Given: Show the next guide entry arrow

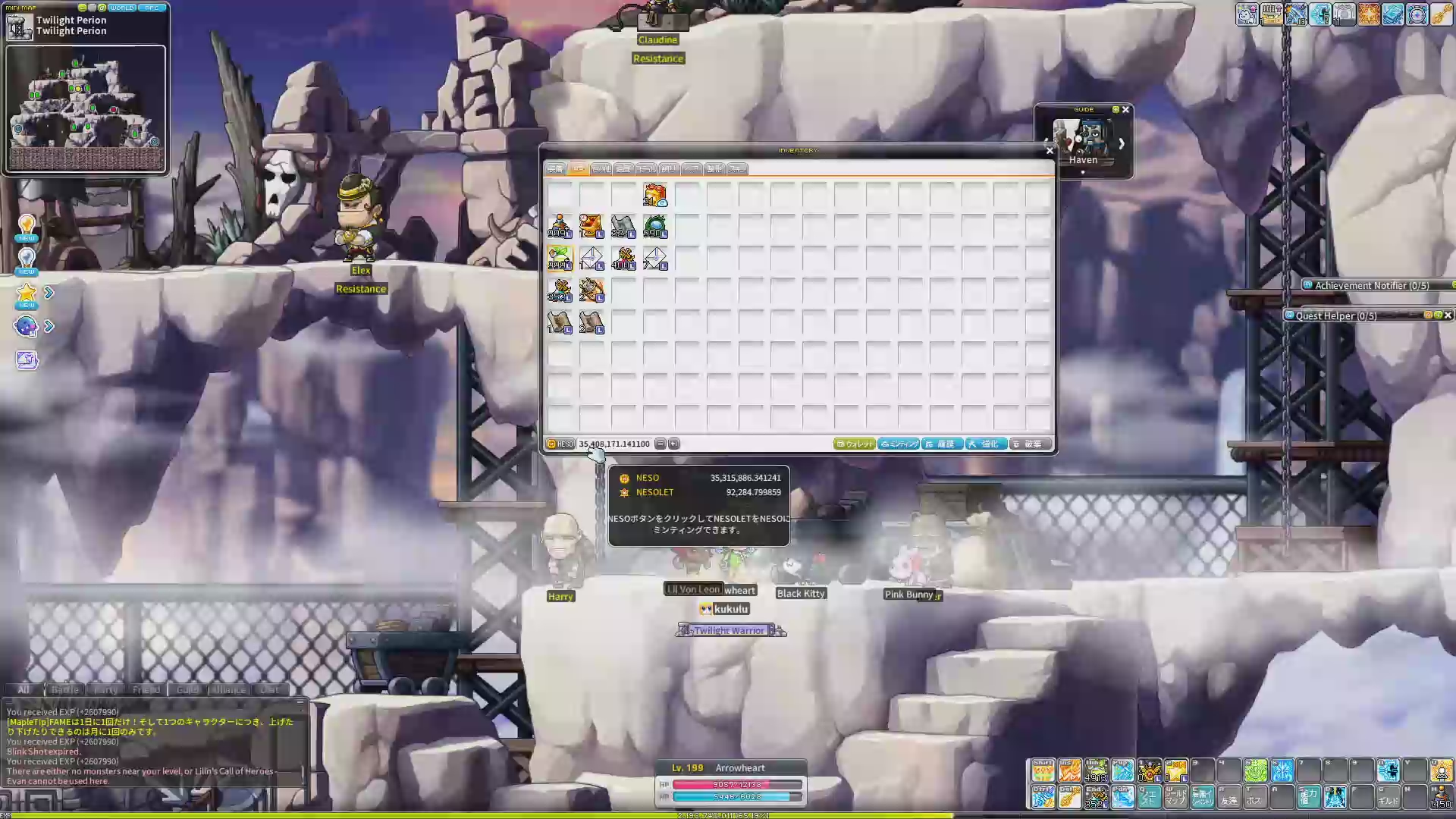Looking at the screenshot, I should coord(1121,143).
